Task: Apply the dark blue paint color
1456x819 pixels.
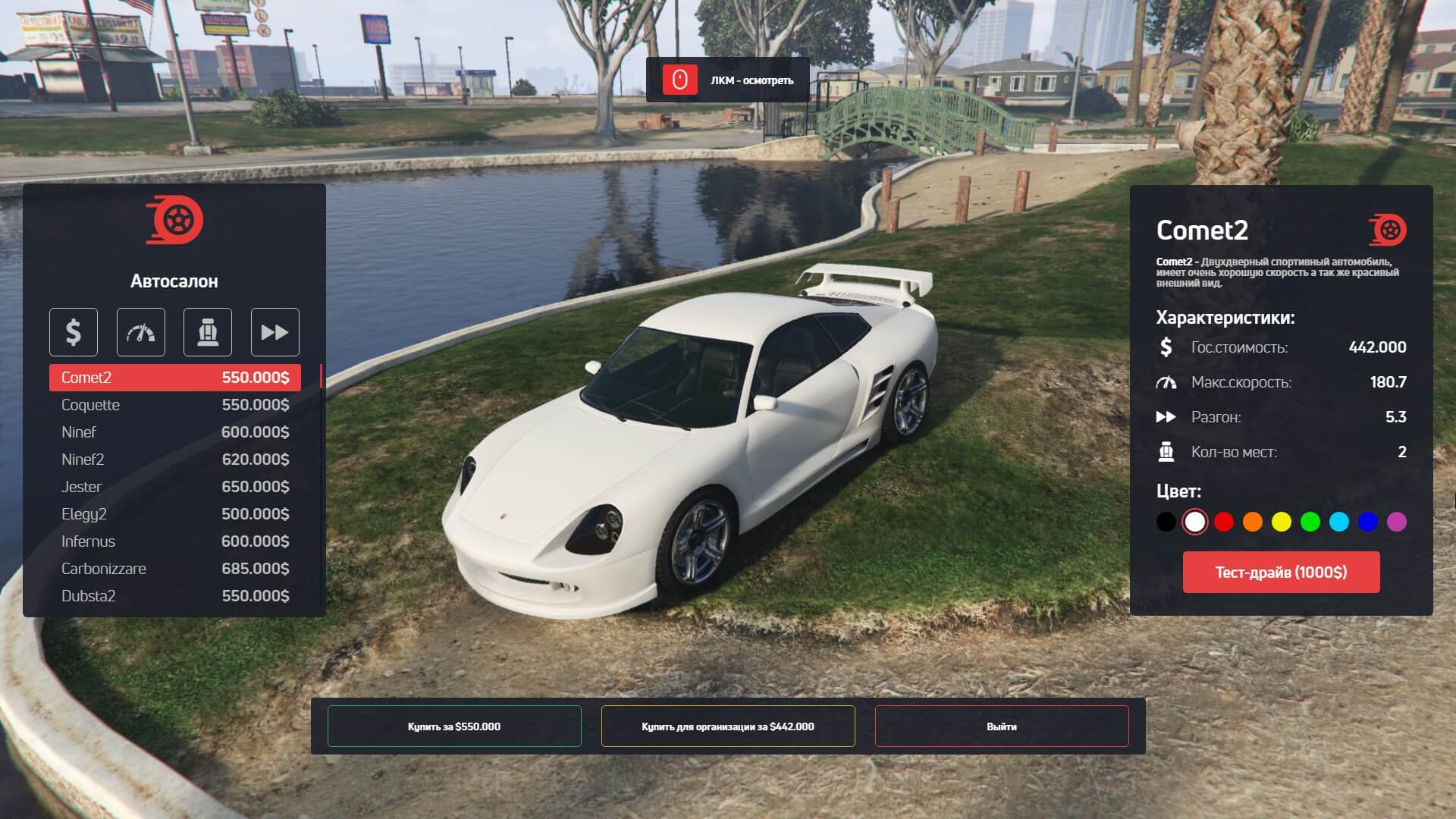Action: click(x=1368, y=522)
